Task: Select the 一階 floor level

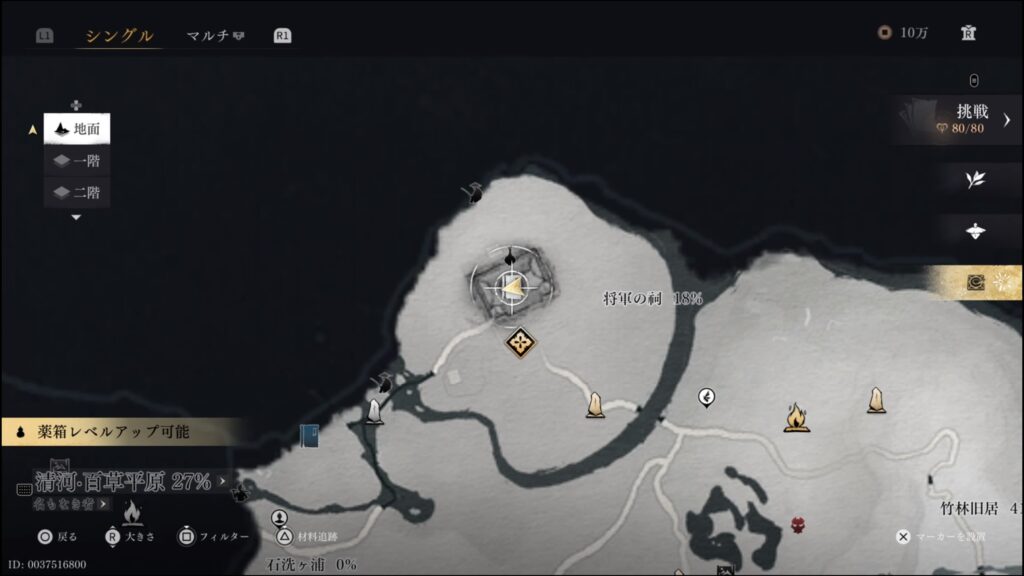Action: pos(78,161)
